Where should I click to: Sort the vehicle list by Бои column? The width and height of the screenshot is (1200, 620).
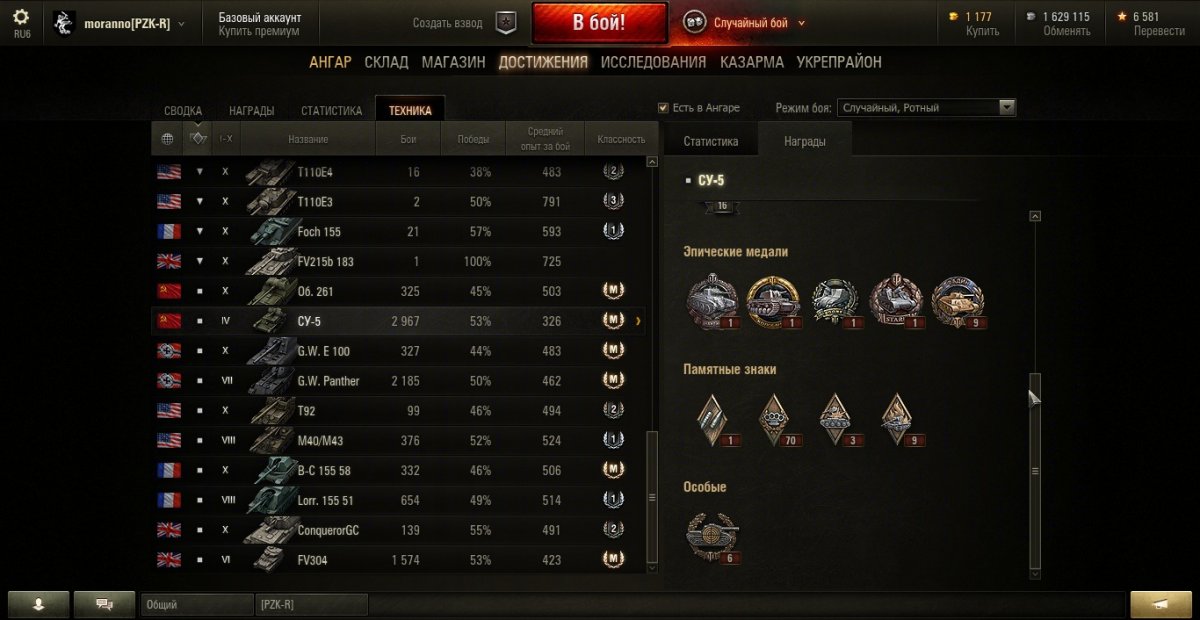click(408, 139)
